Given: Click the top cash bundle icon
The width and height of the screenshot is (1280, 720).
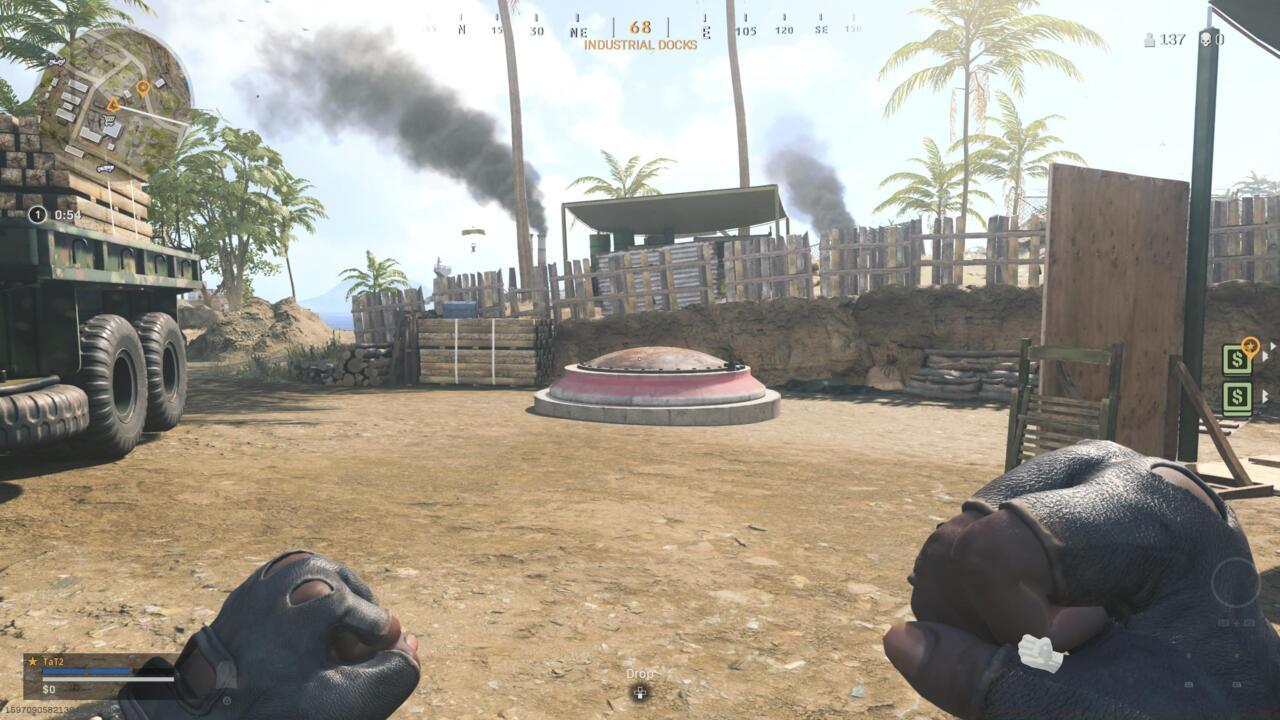Looking at the screenshot, I should tap(1236, 358).
